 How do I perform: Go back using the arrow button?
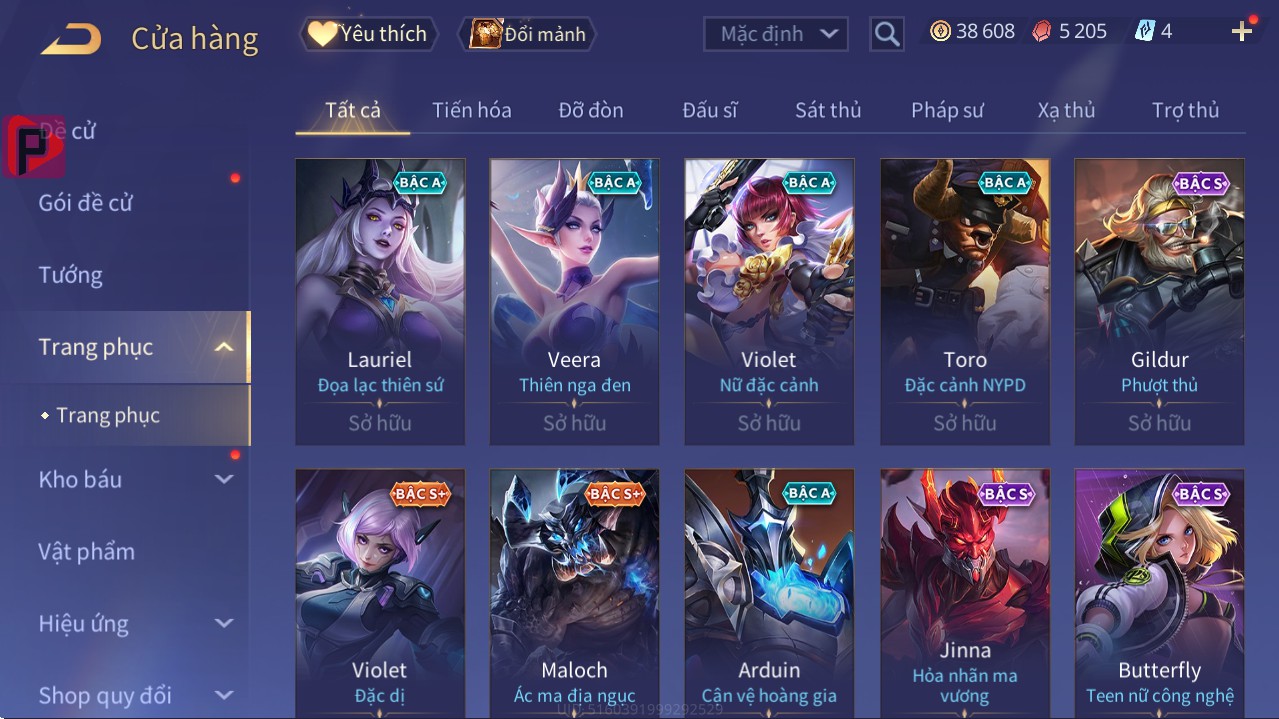pos(72,39)
